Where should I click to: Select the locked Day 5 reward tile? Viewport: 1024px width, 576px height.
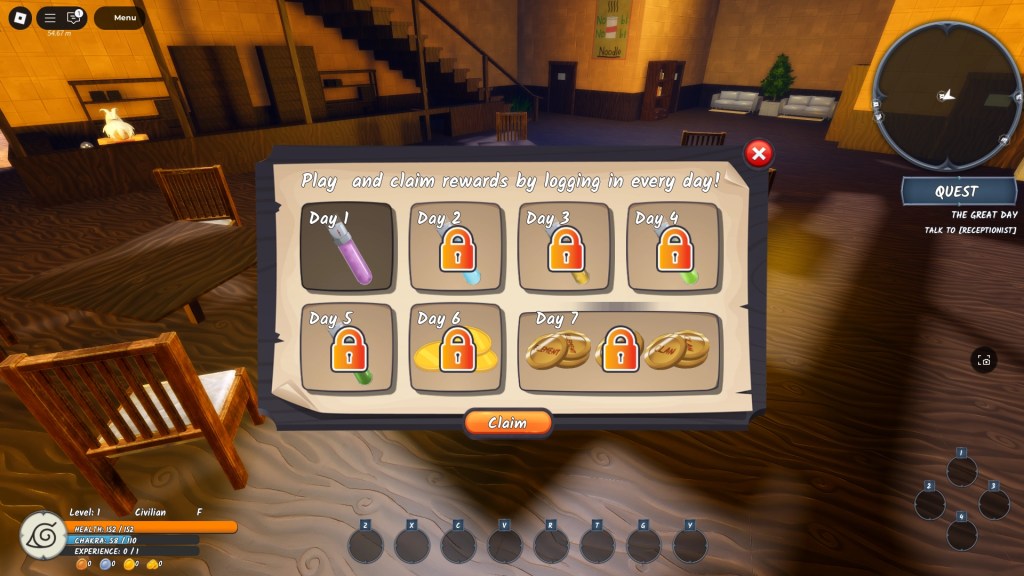coord(347,348)
